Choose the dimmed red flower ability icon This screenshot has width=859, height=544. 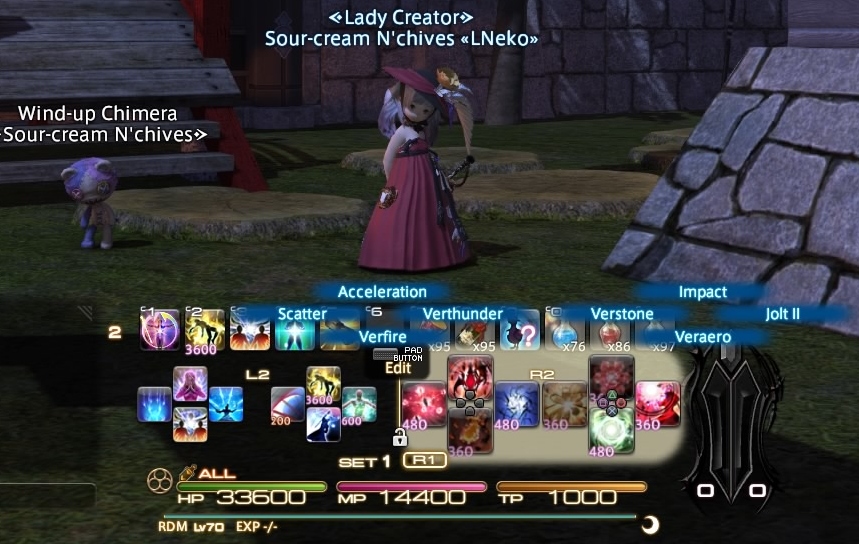610,377
